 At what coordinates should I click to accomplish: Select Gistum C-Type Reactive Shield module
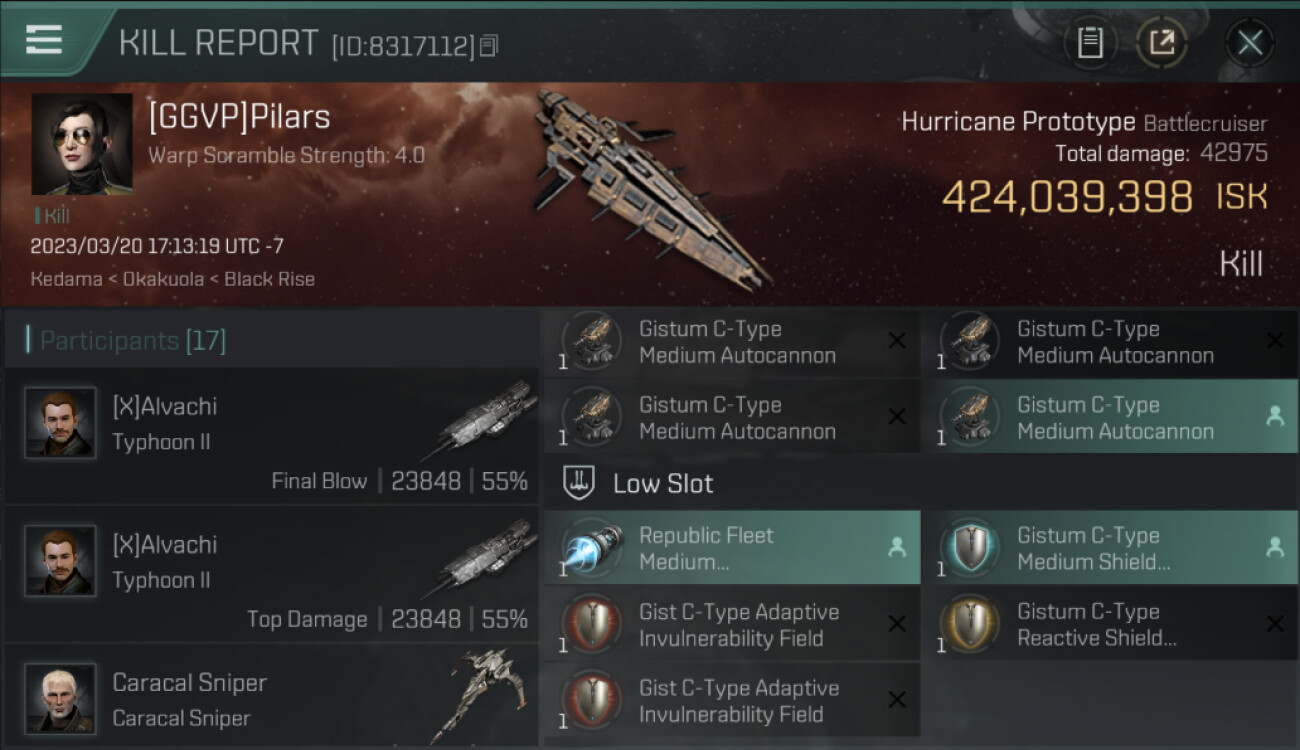1109,624
